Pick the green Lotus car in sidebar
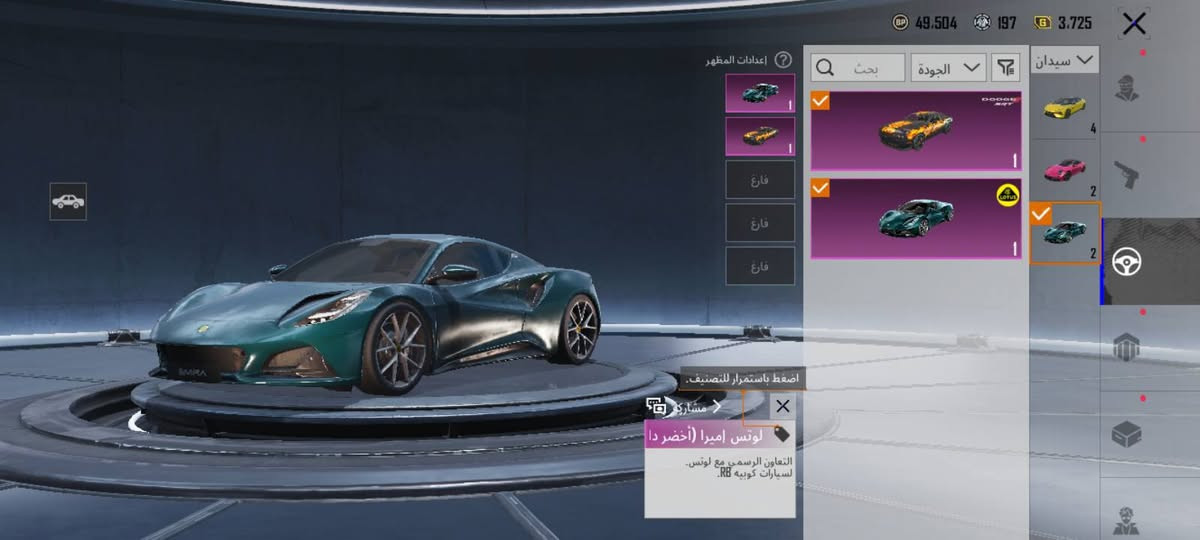The height and width of the screenshot is (540, 1200). [x=1065, y=233]
